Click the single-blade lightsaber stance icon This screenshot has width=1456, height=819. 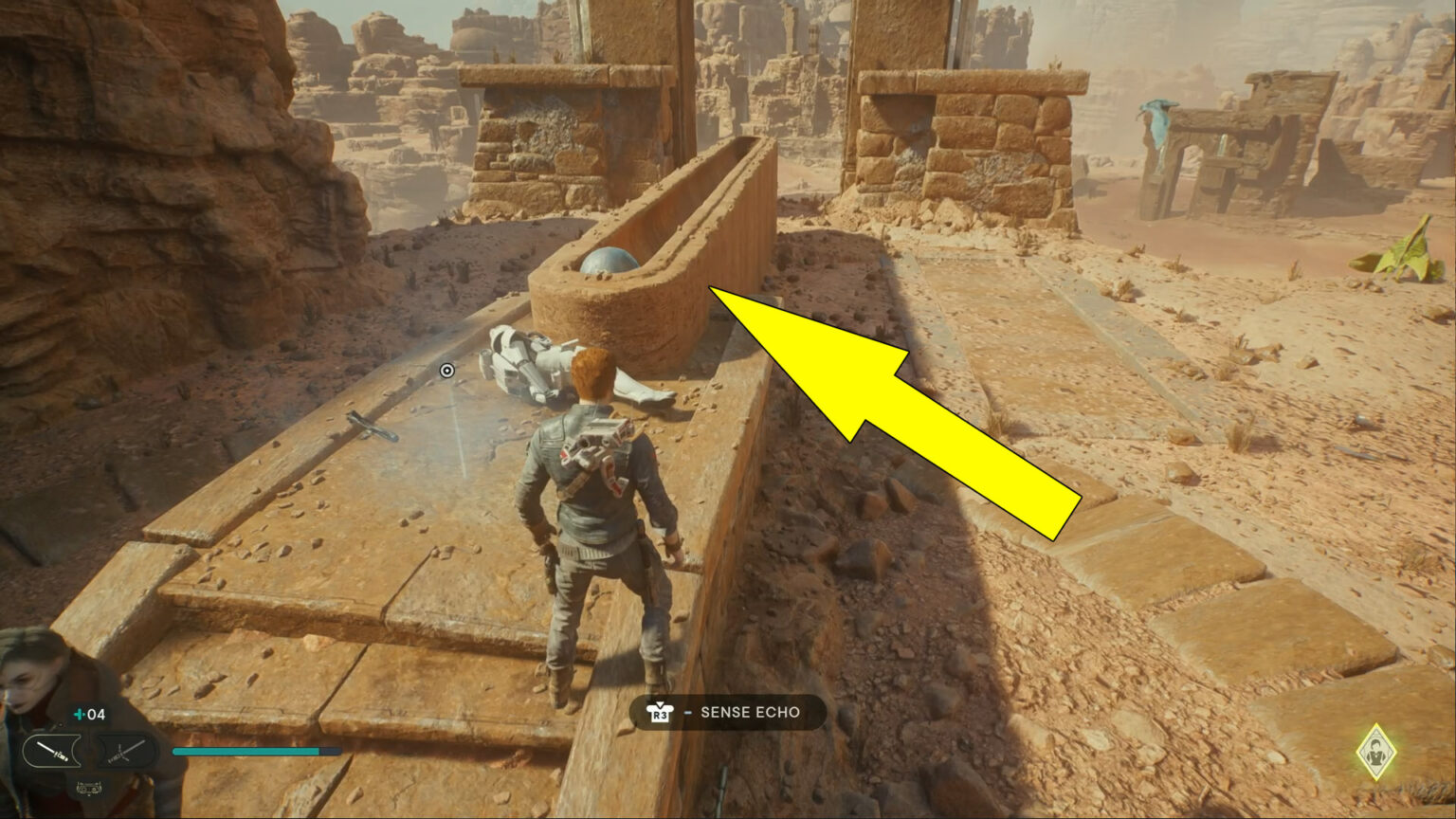[x=52, y=751]
